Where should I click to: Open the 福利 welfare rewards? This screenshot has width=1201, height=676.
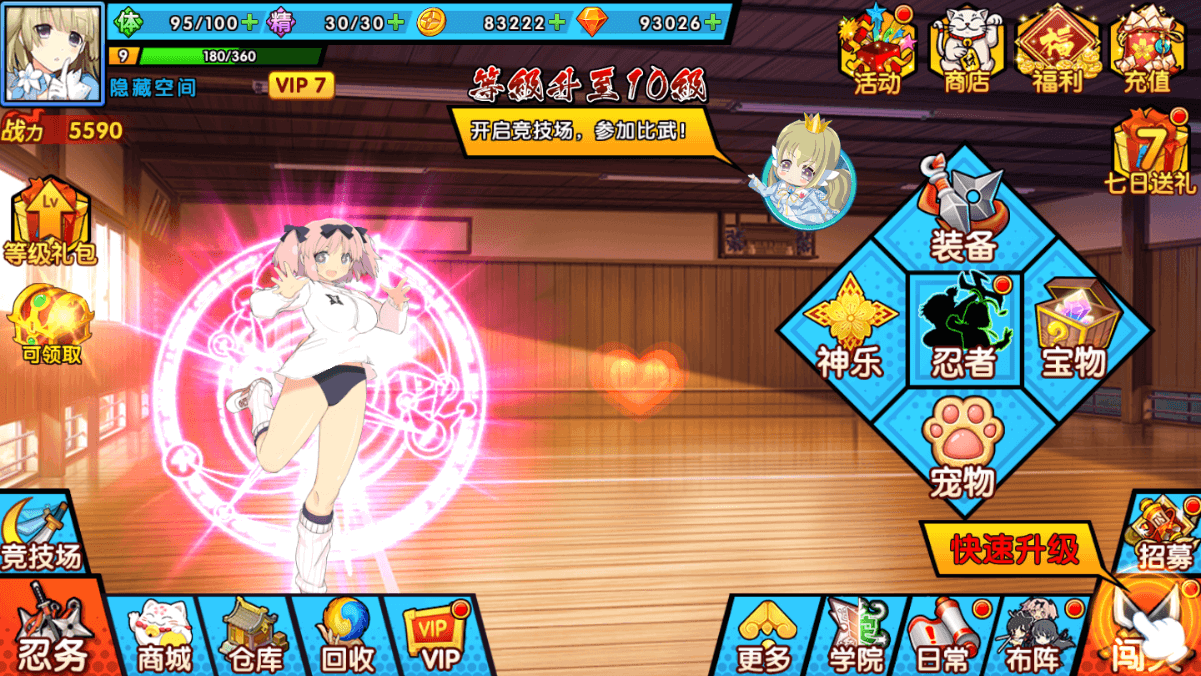(x=1056, y=52)
